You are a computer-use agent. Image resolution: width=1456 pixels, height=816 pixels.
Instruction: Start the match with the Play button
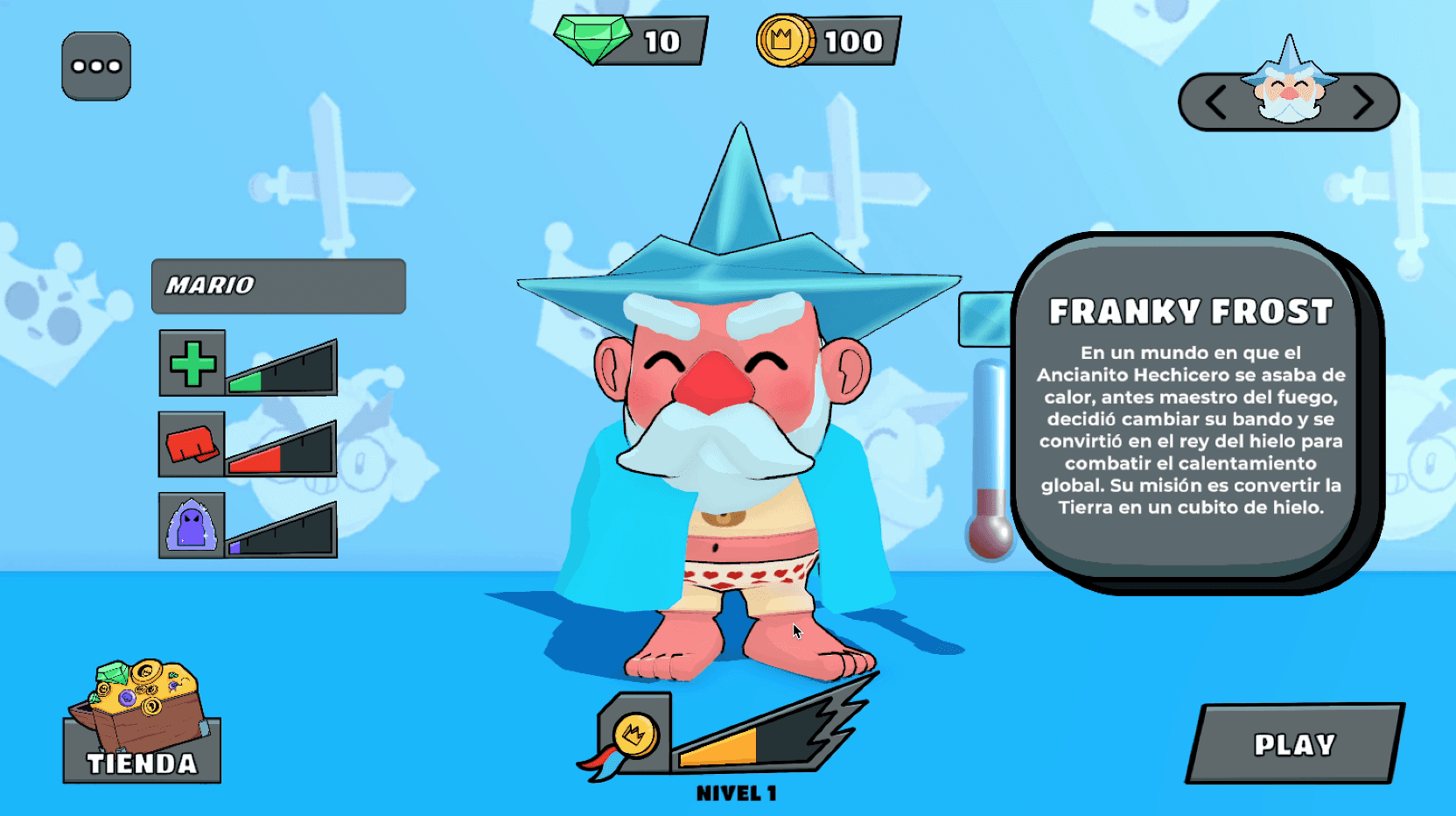click(x=1295, y=744)
